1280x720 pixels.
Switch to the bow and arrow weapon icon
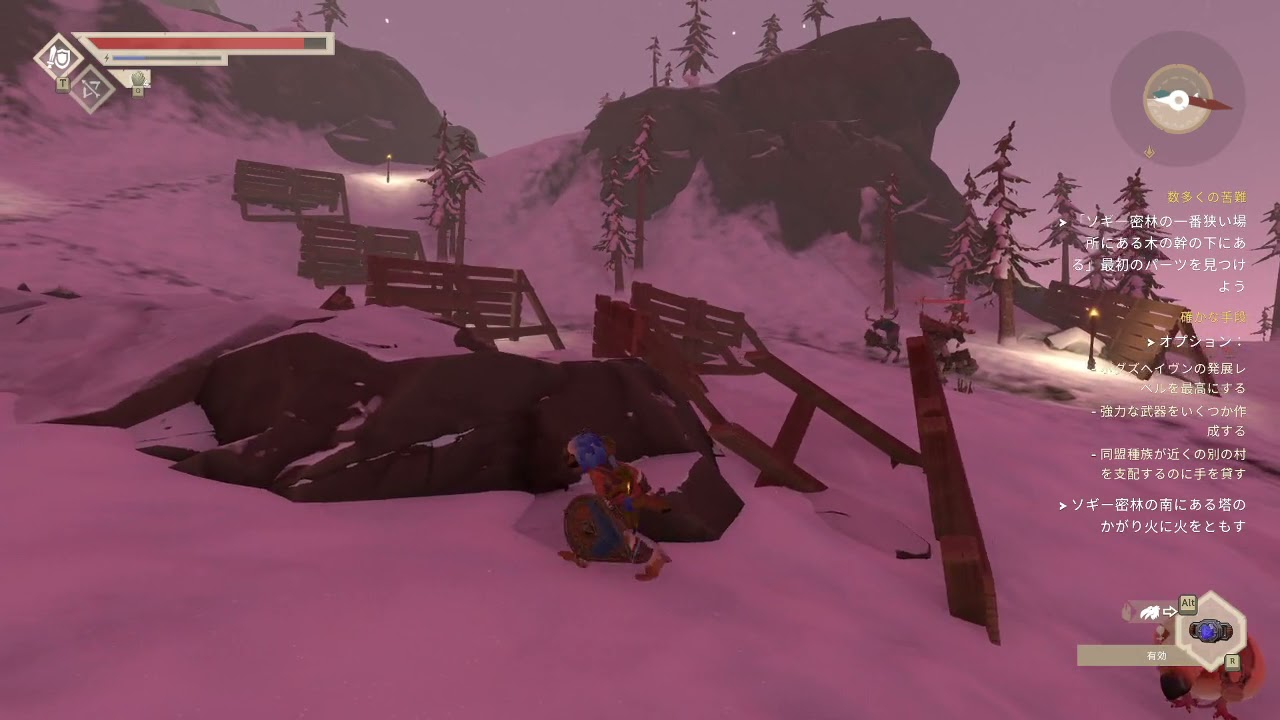coord(92,89)
